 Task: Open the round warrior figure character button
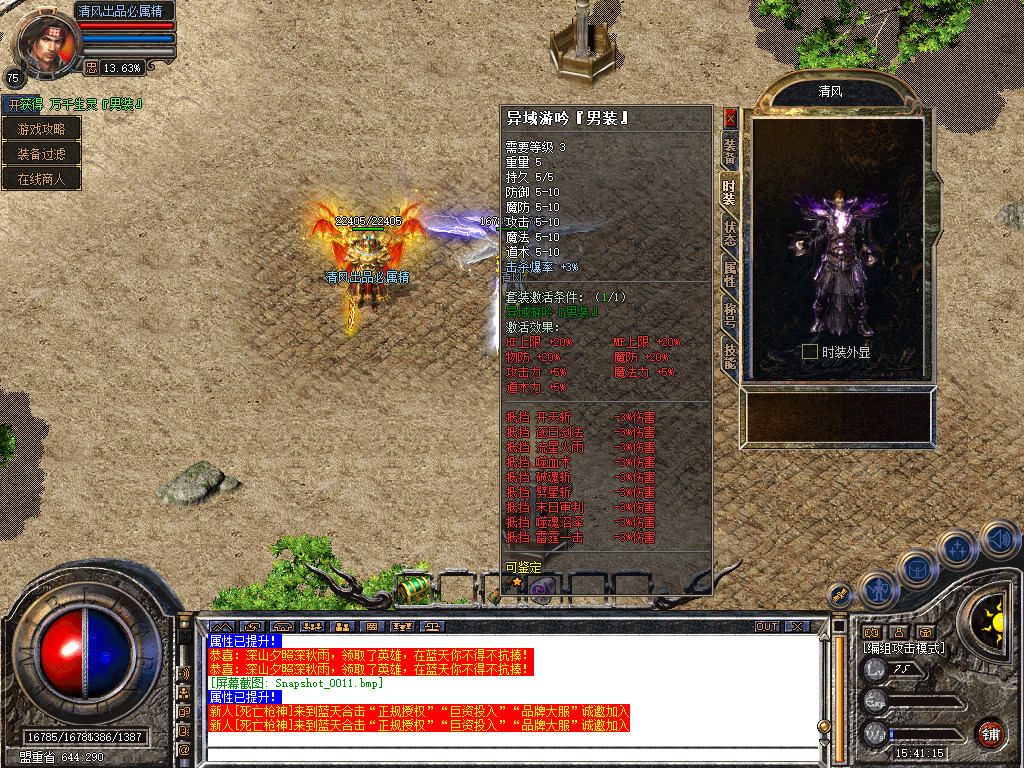(878, 590)
